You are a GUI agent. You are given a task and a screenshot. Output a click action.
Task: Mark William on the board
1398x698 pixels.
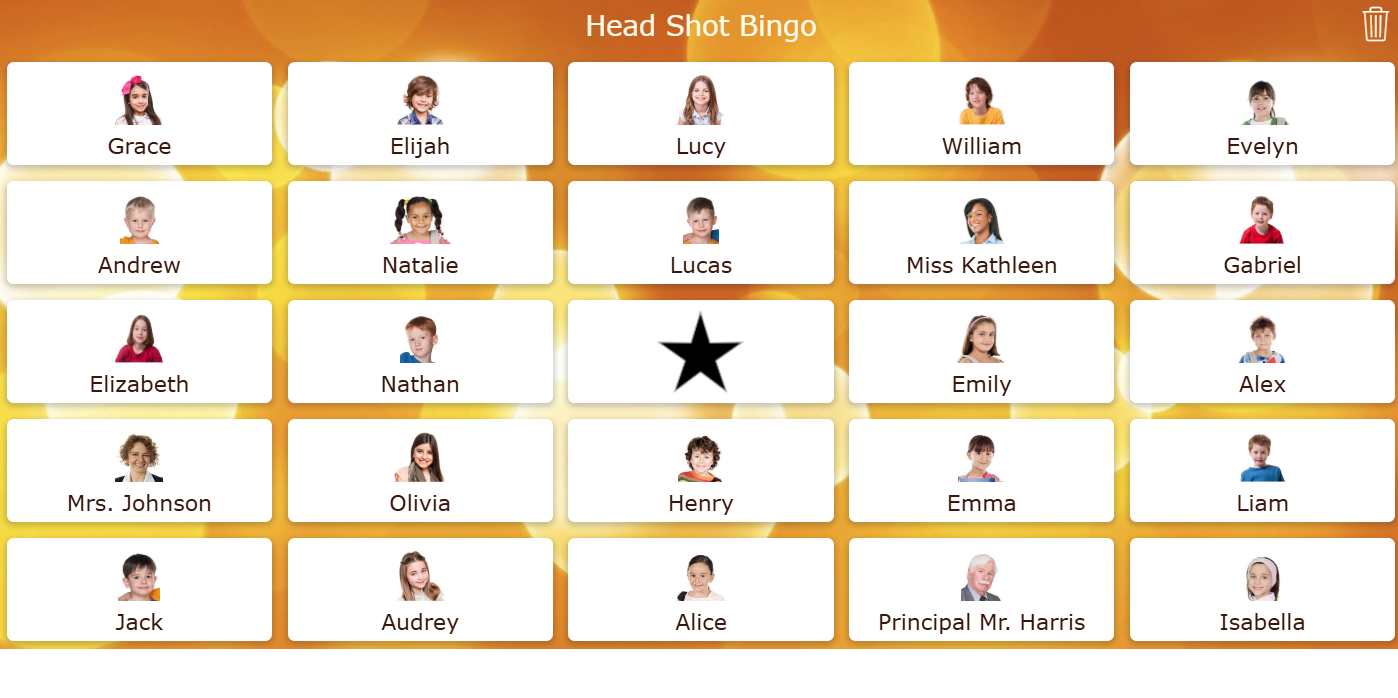(x=981, y=114)
